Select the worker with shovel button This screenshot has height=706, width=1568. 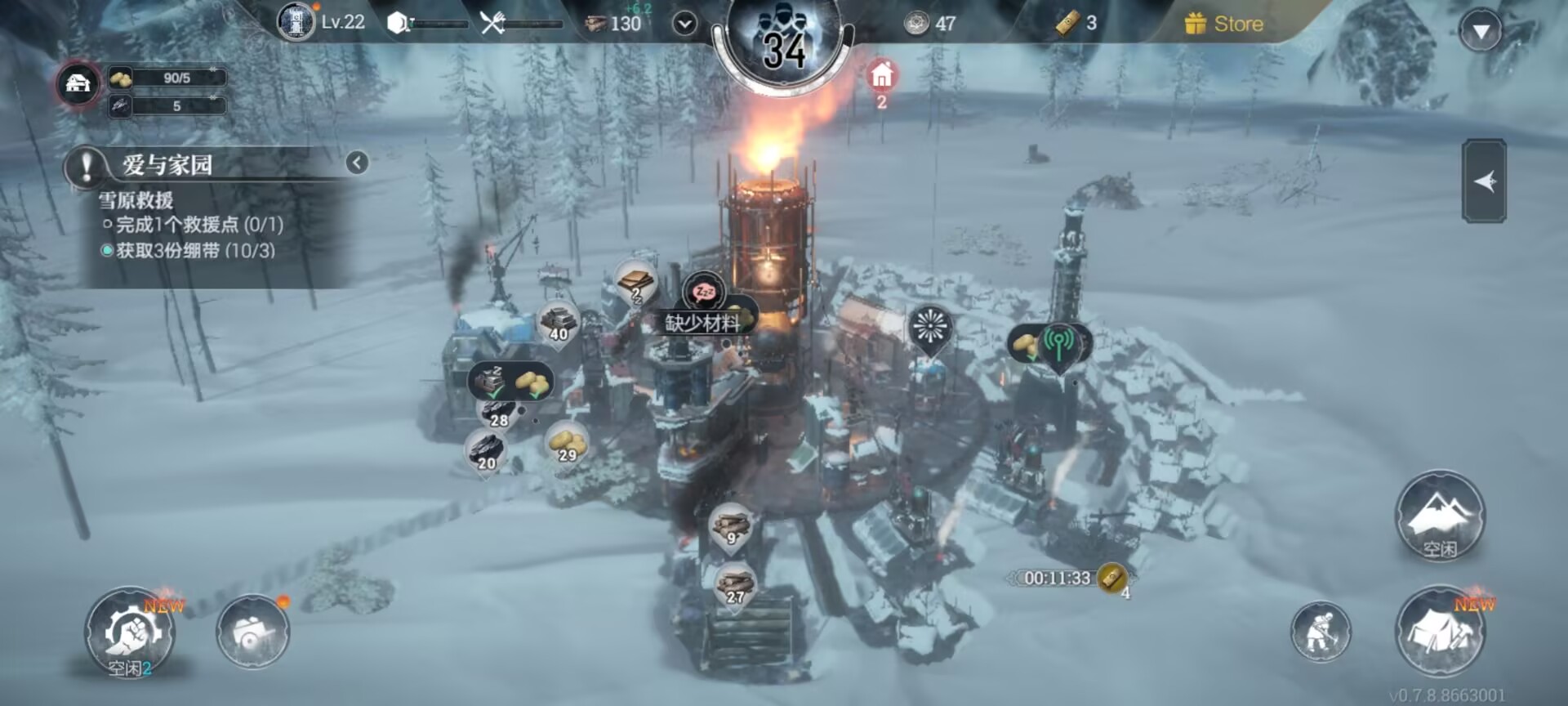[1320, 632]
